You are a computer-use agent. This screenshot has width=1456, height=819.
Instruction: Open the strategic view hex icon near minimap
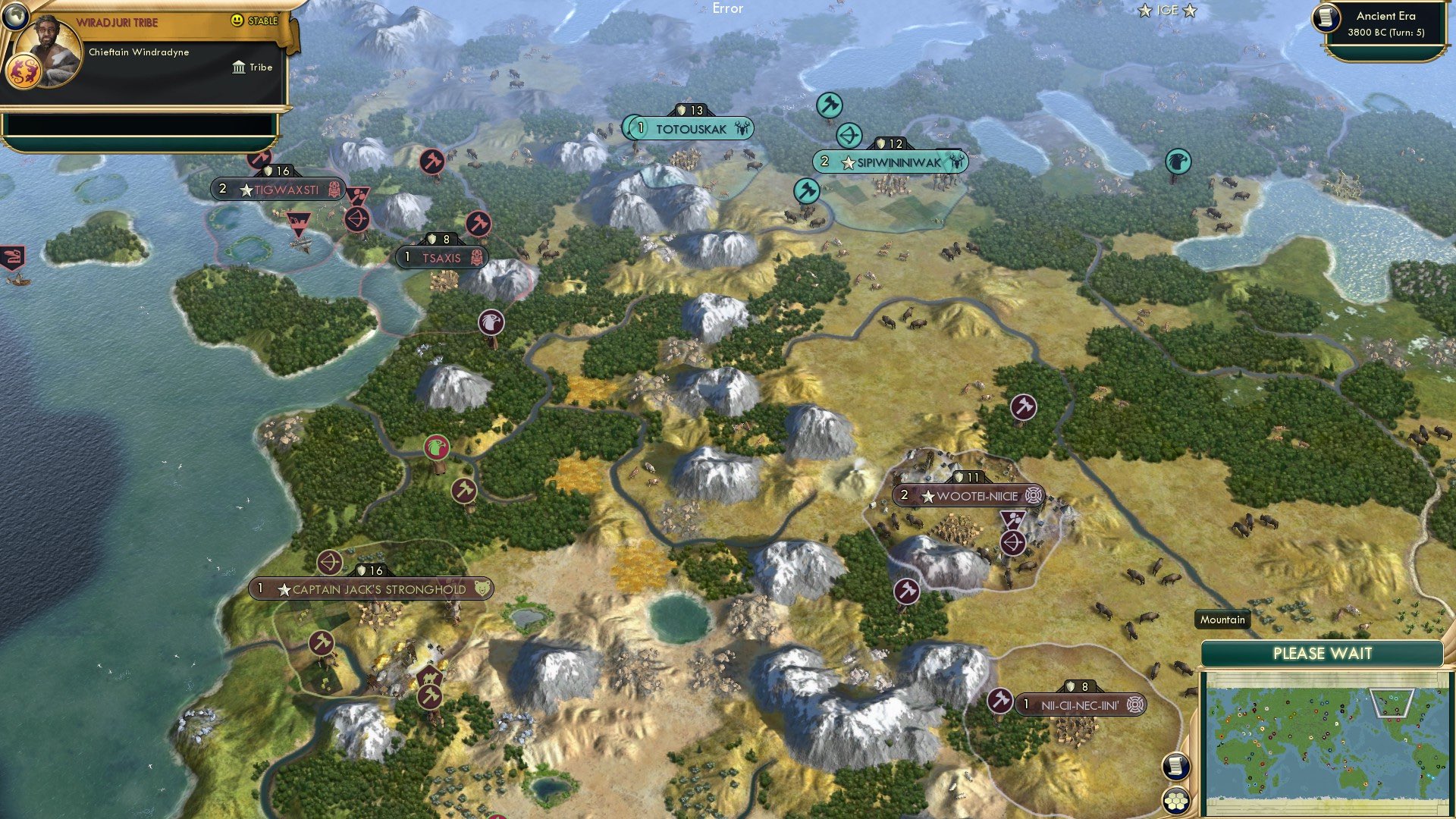click(x=1178, y=799)
